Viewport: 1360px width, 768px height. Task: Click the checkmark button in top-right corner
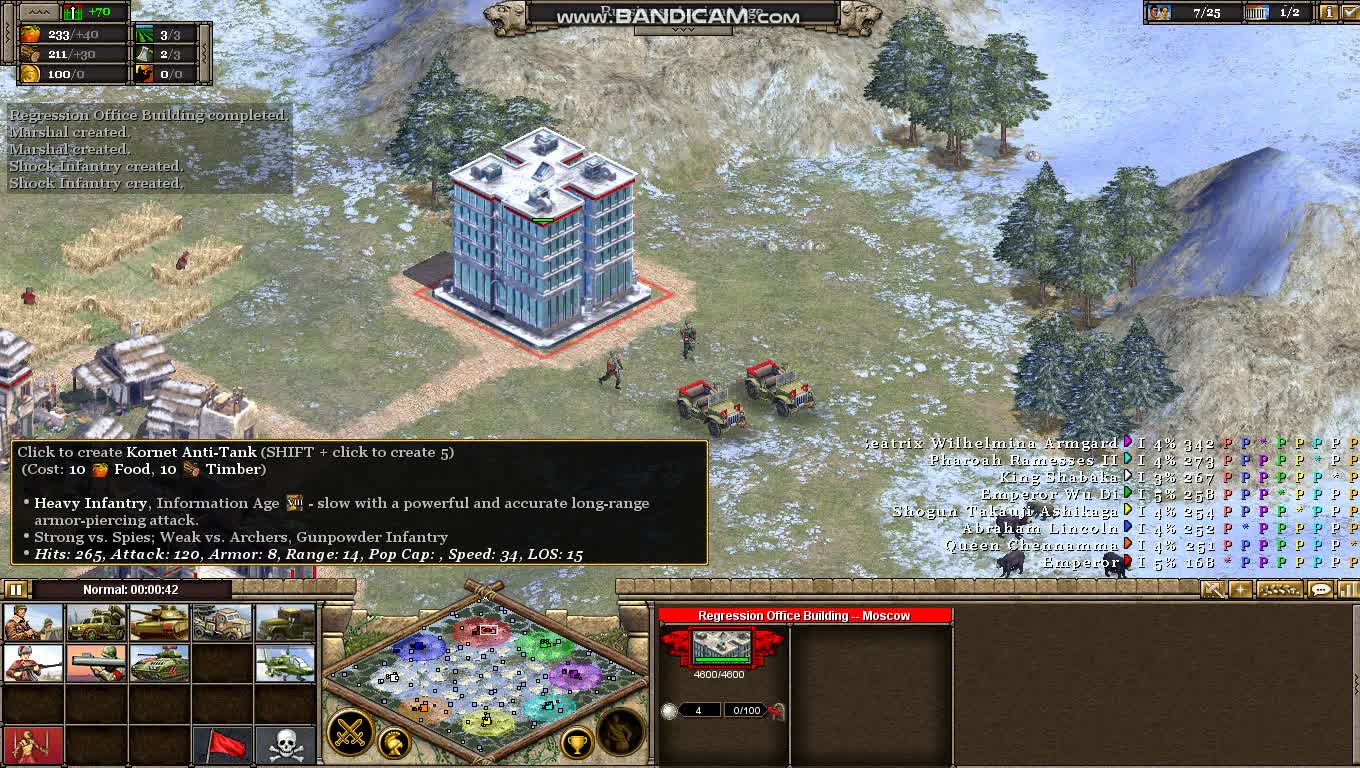point(1351,12)
